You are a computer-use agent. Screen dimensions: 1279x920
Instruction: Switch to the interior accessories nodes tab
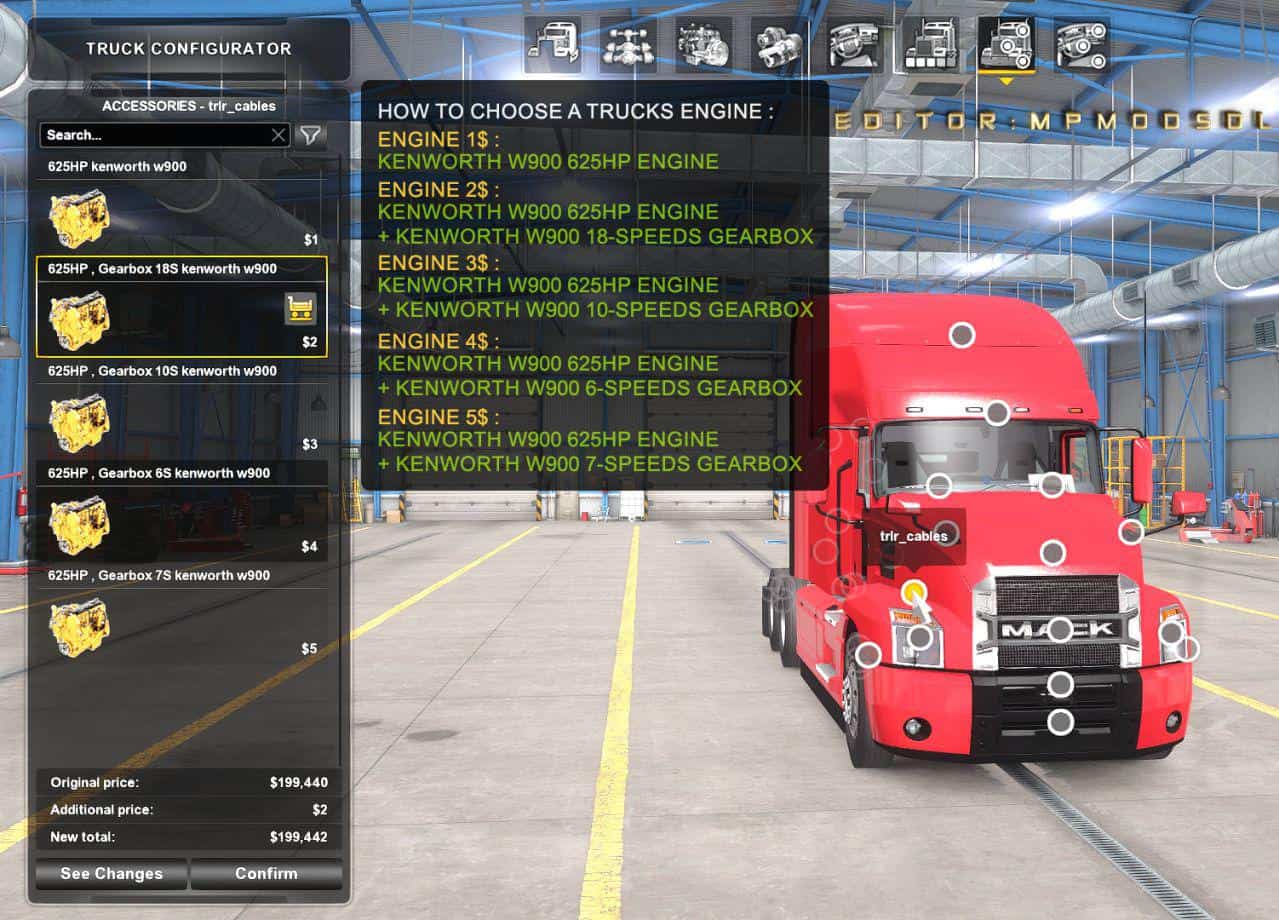(1081, 45)
